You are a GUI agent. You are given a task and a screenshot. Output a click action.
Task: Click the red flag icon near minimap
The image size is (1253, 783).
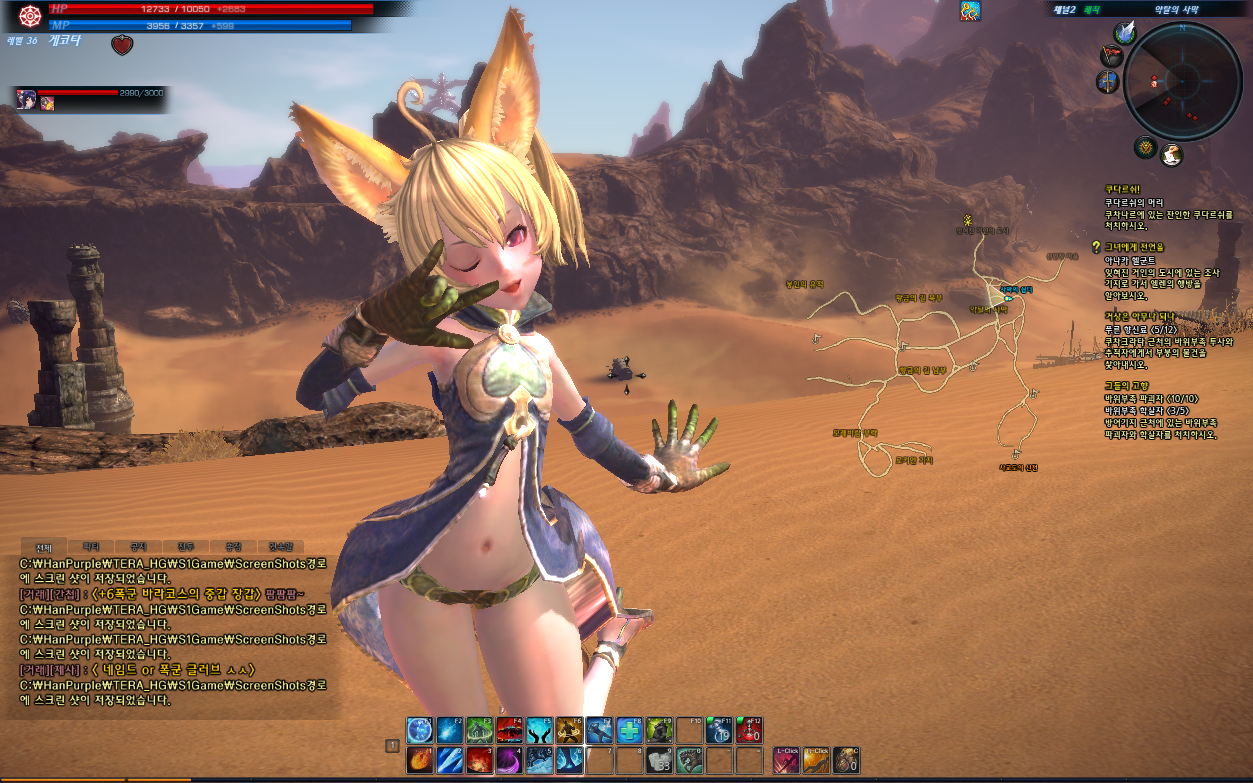(1111, 56)
